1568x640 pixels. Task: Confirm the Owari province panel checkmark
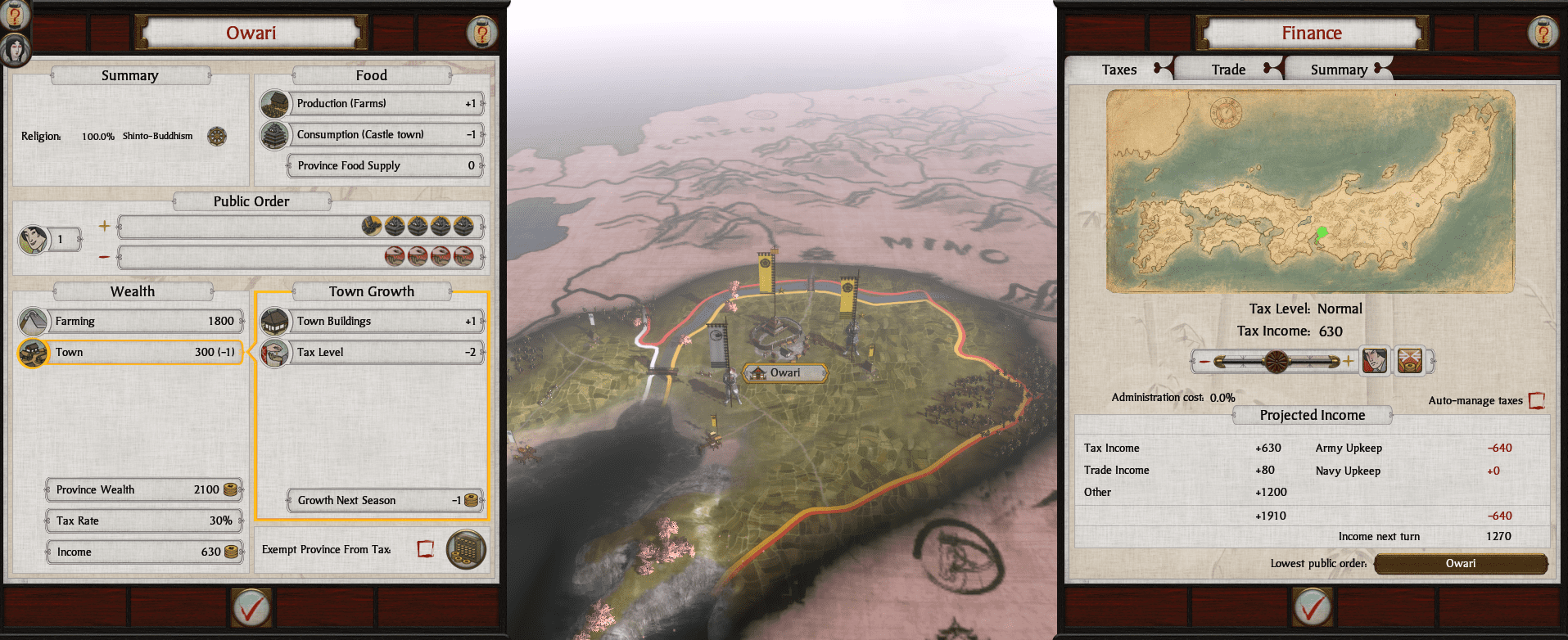click(251, 607)
